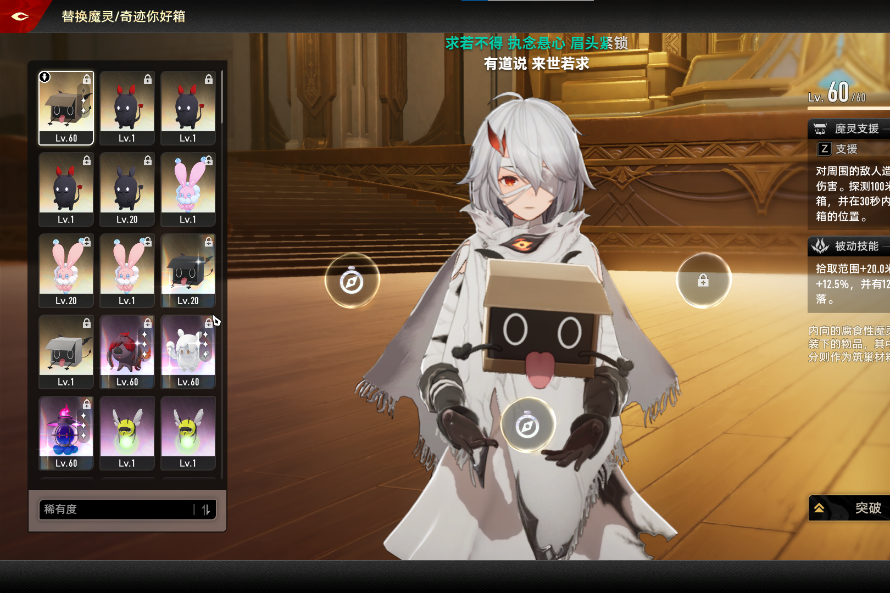Select the bottom center compass slot
The width and height of the screenshot is (890, 593).
pyautogui.click(x=527, y=425)
